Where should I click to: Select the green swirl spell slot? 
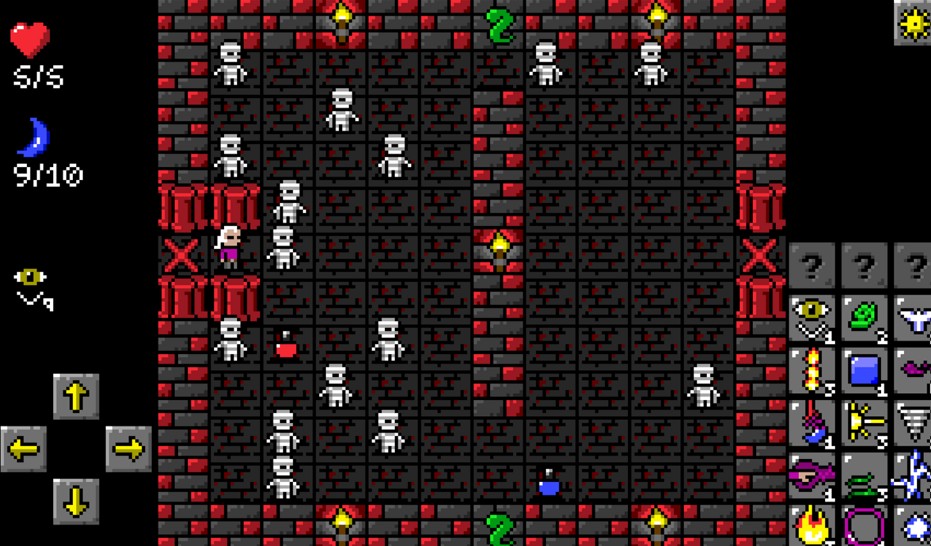tap(864, 475)
